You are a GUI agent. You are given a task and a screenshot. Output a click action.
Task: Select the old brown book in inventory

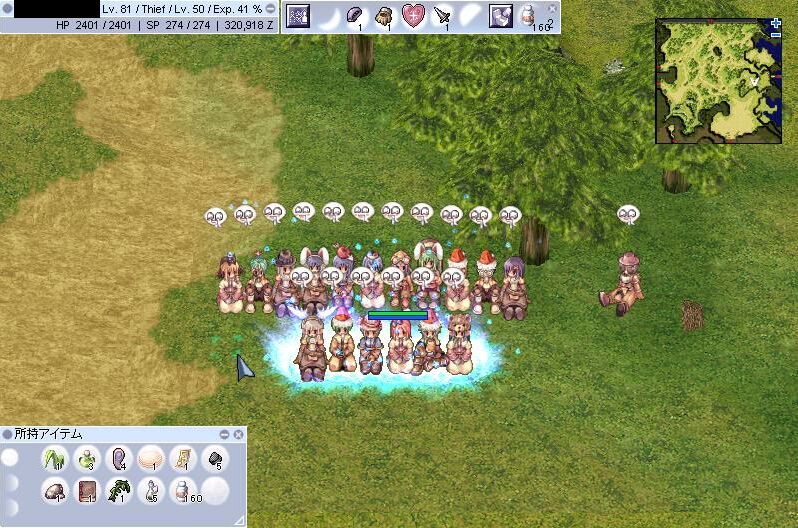click(86, 490)
